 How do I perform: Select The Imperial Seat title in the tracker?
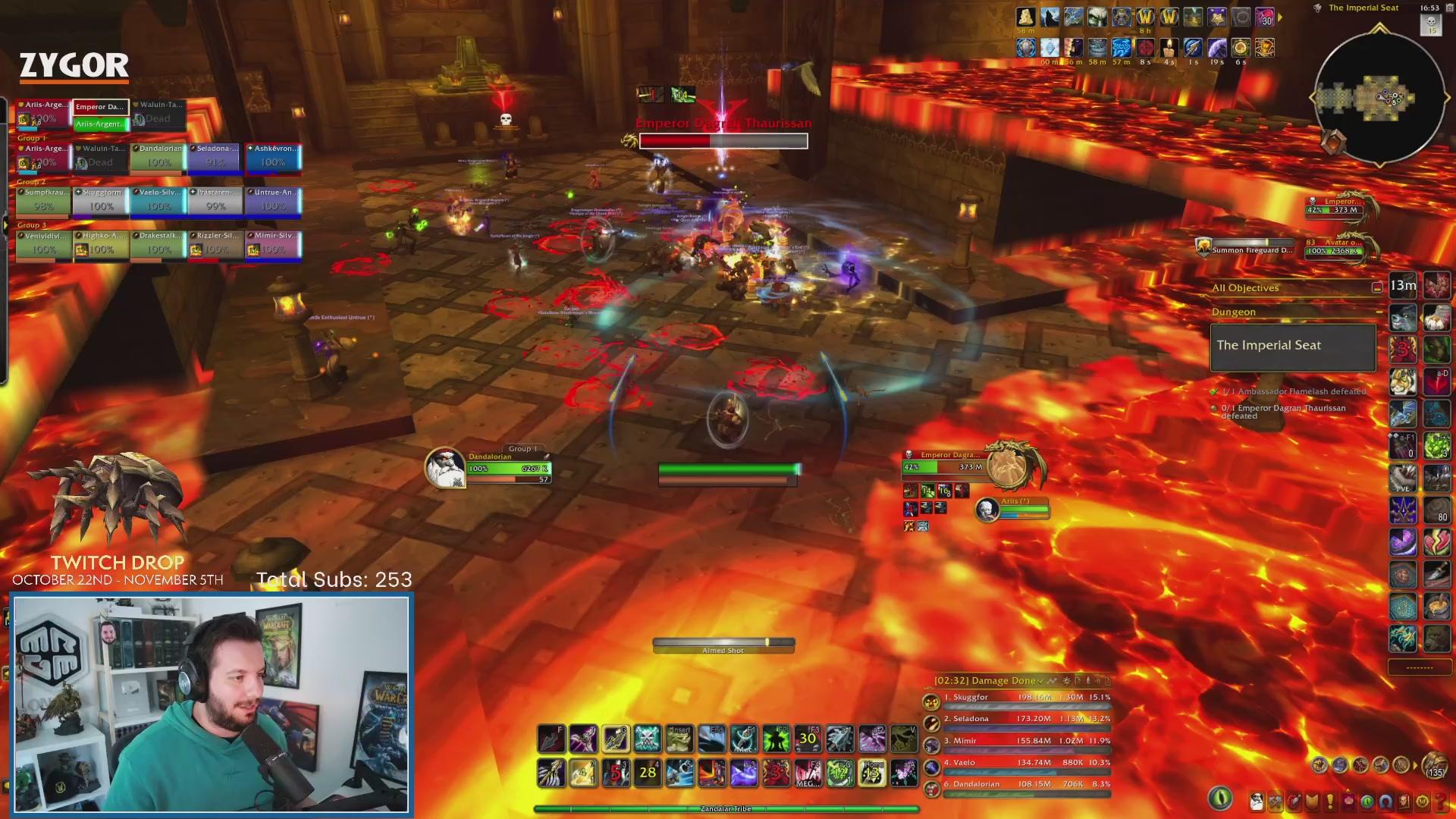pos(1271,345)
